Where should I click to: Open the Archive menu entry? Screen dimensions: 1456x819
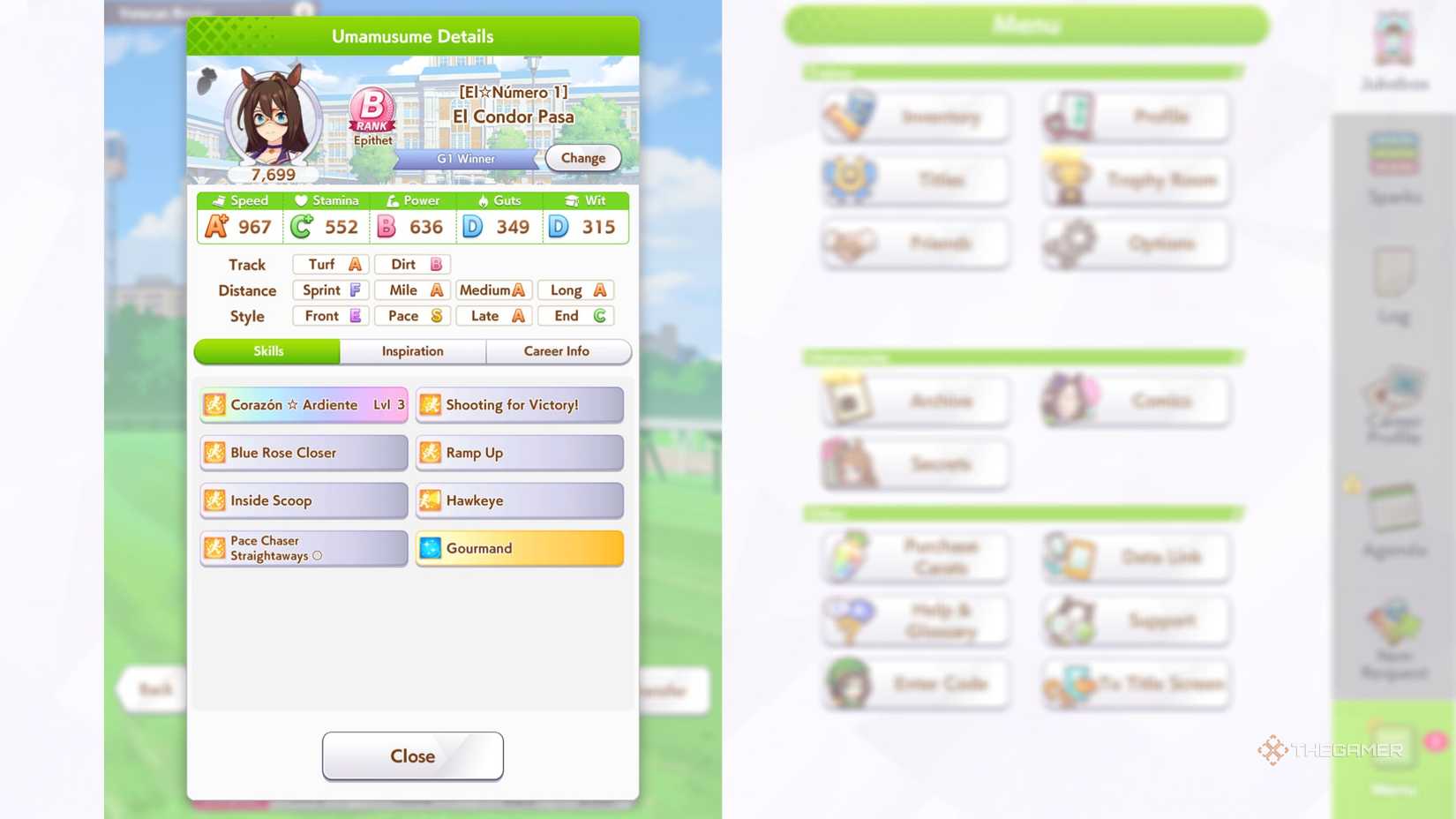(x=914, y=400)
